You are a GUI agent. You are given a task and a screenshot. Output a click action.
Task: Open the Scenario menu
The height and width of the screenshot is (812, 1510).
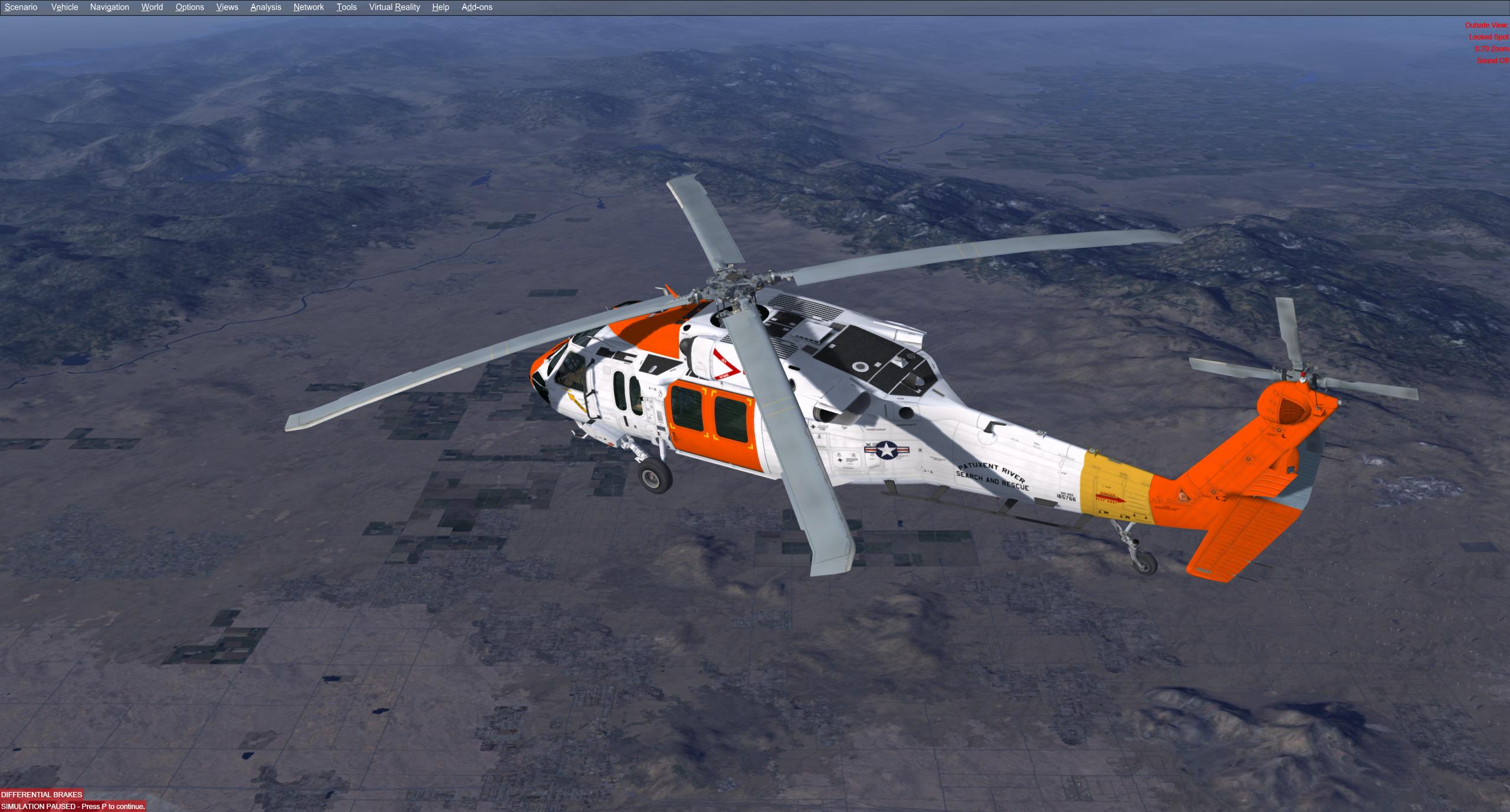pos(21,7)
